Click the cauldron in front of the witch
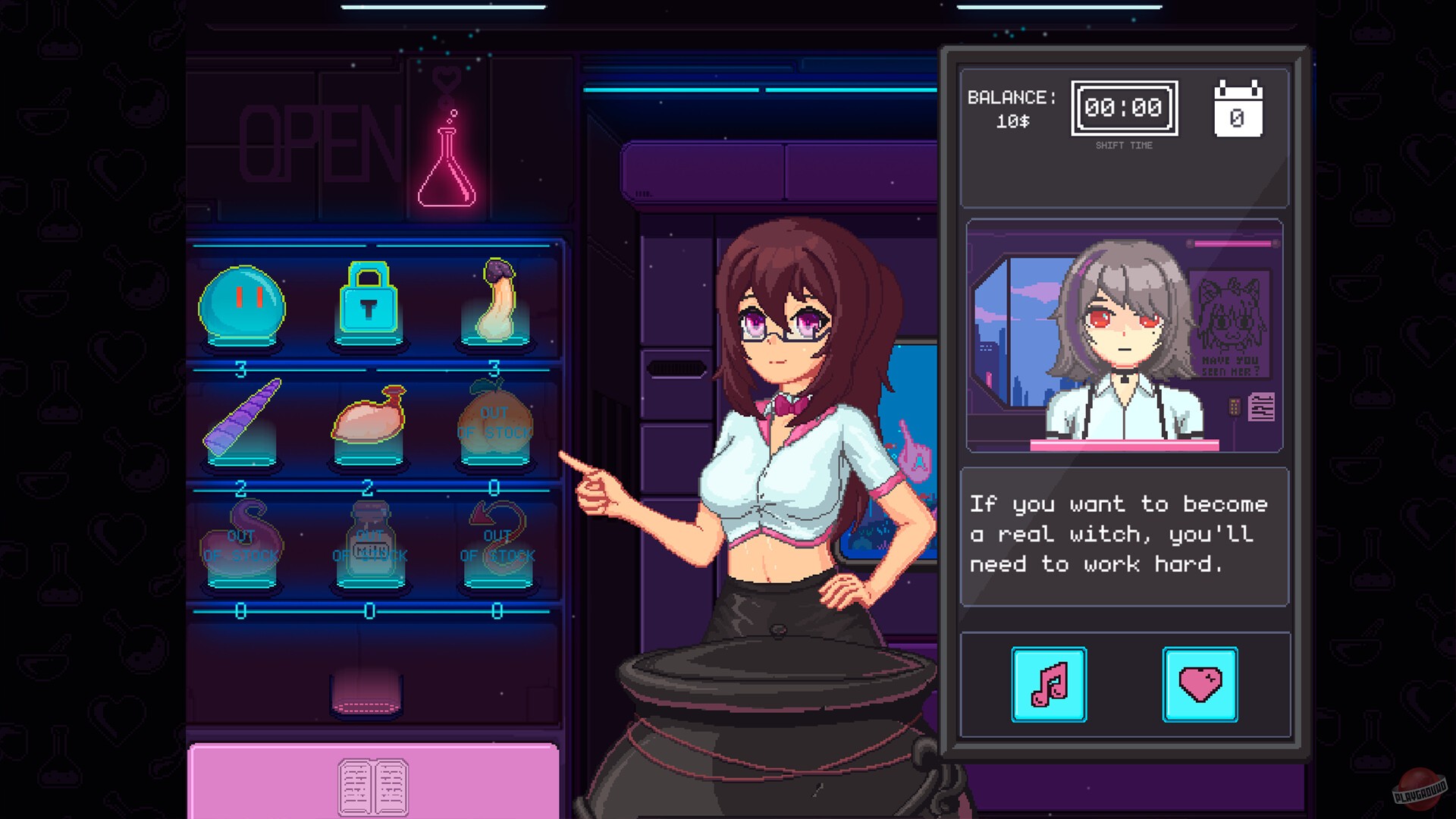 click(x=773, y=728)
